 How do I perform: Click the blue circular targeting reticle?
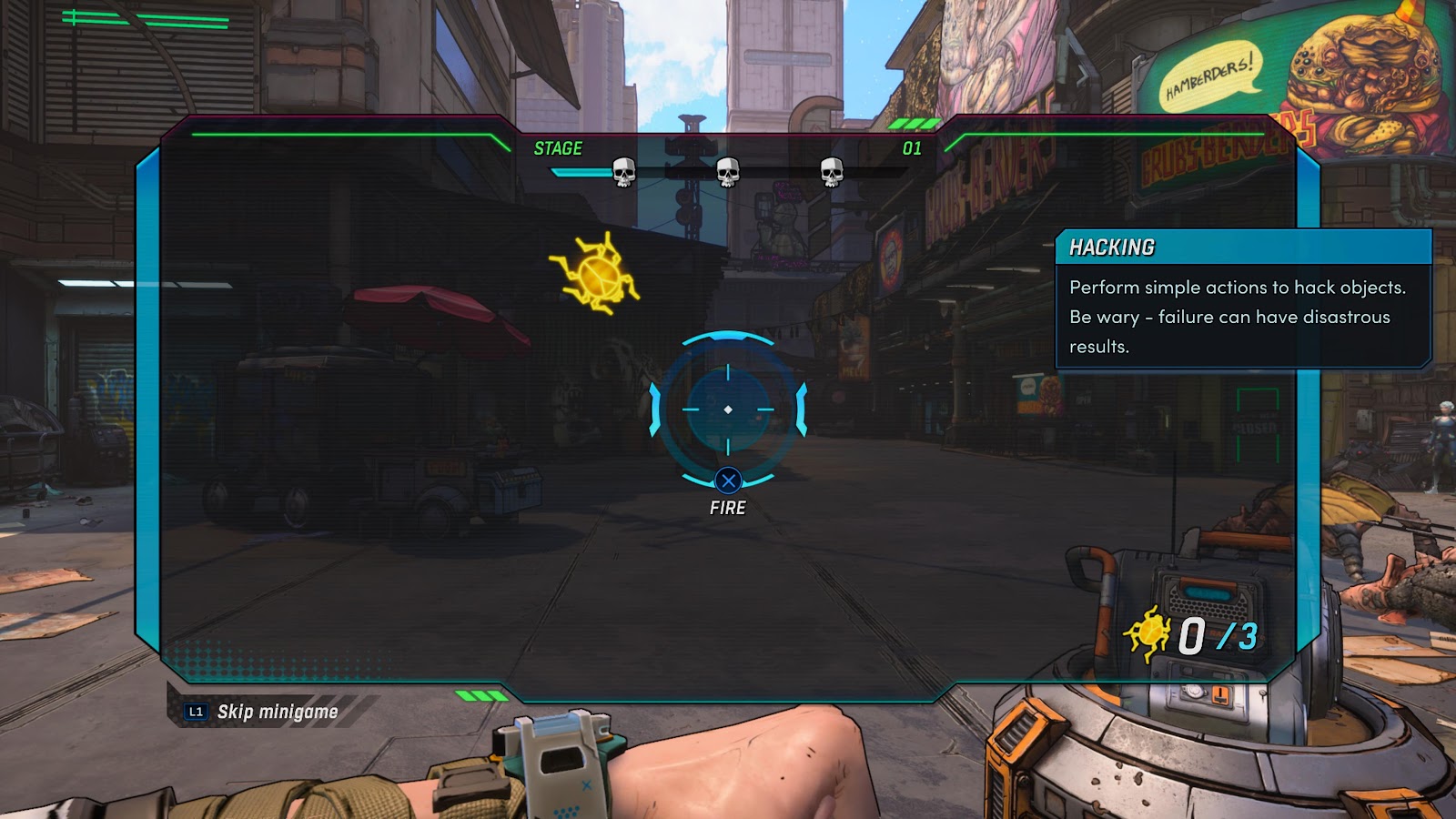728,409
